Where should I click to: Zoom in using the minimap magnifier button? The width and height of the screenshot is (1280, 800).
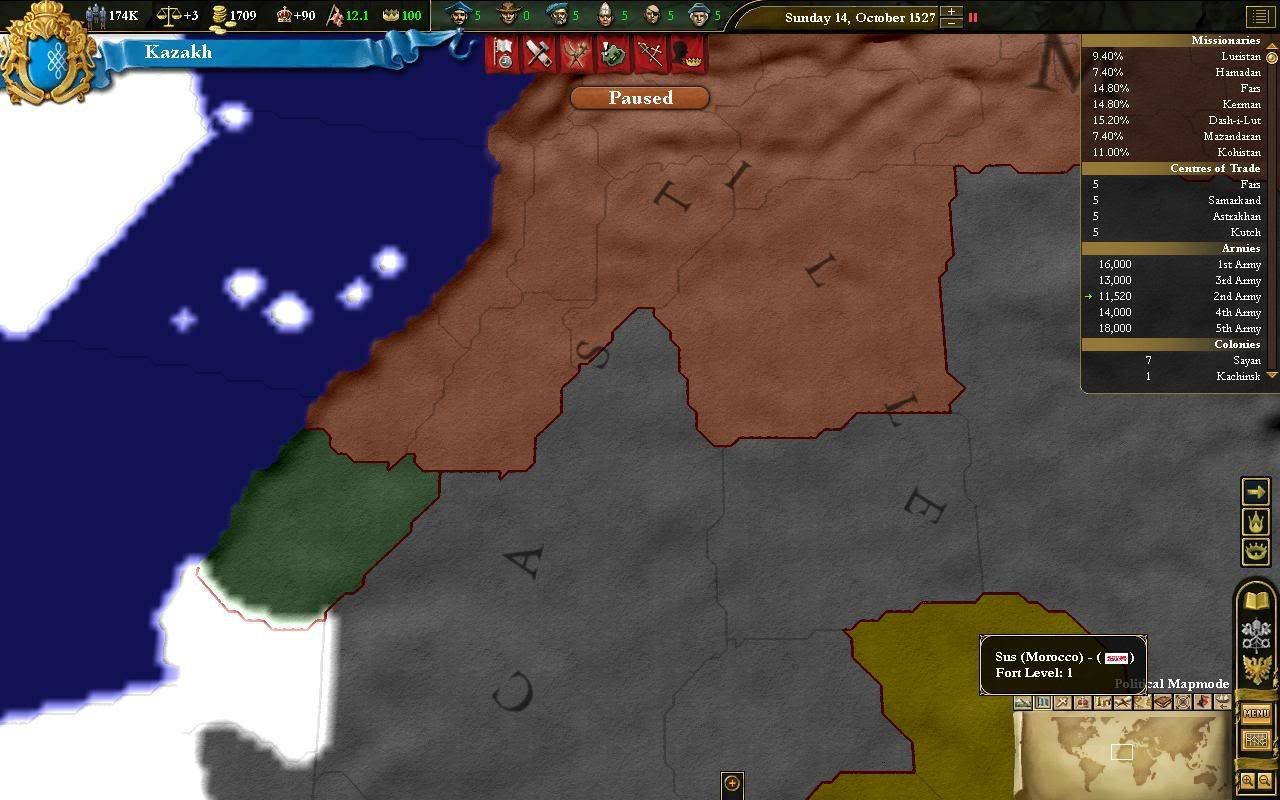point(1248,780)
